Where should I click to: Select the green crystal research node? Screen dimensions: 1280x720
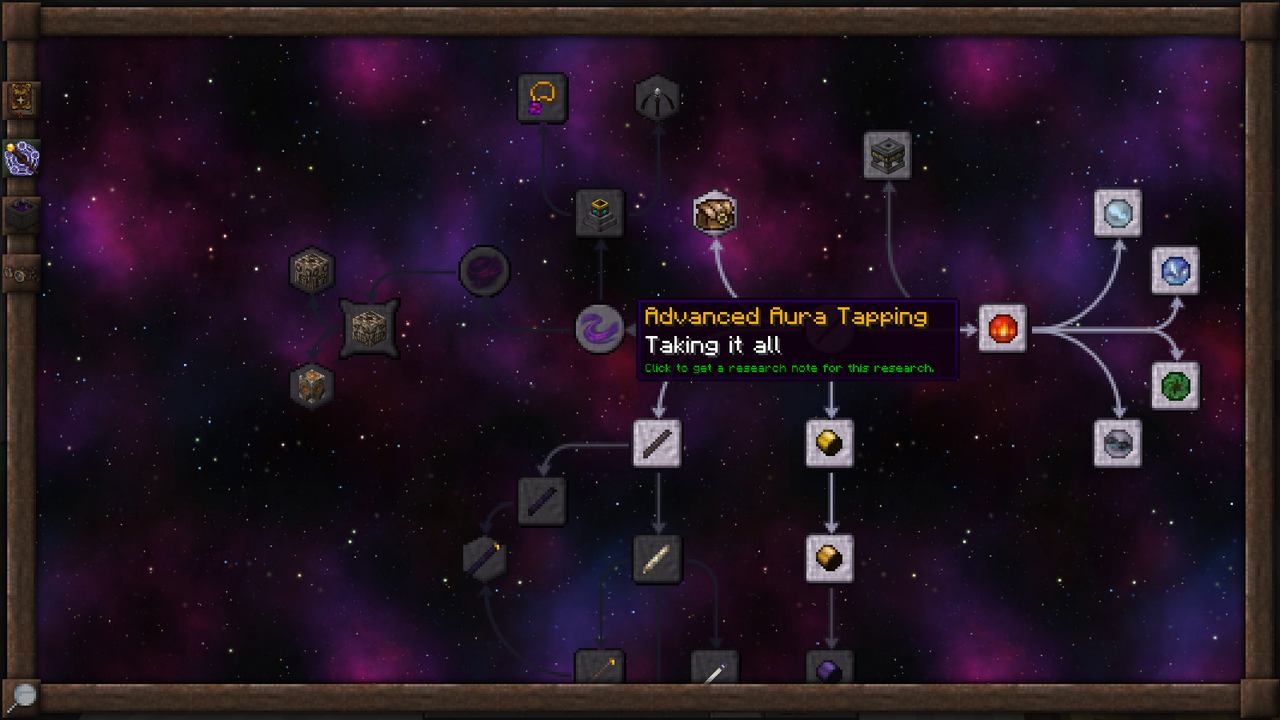(1176, 387)
